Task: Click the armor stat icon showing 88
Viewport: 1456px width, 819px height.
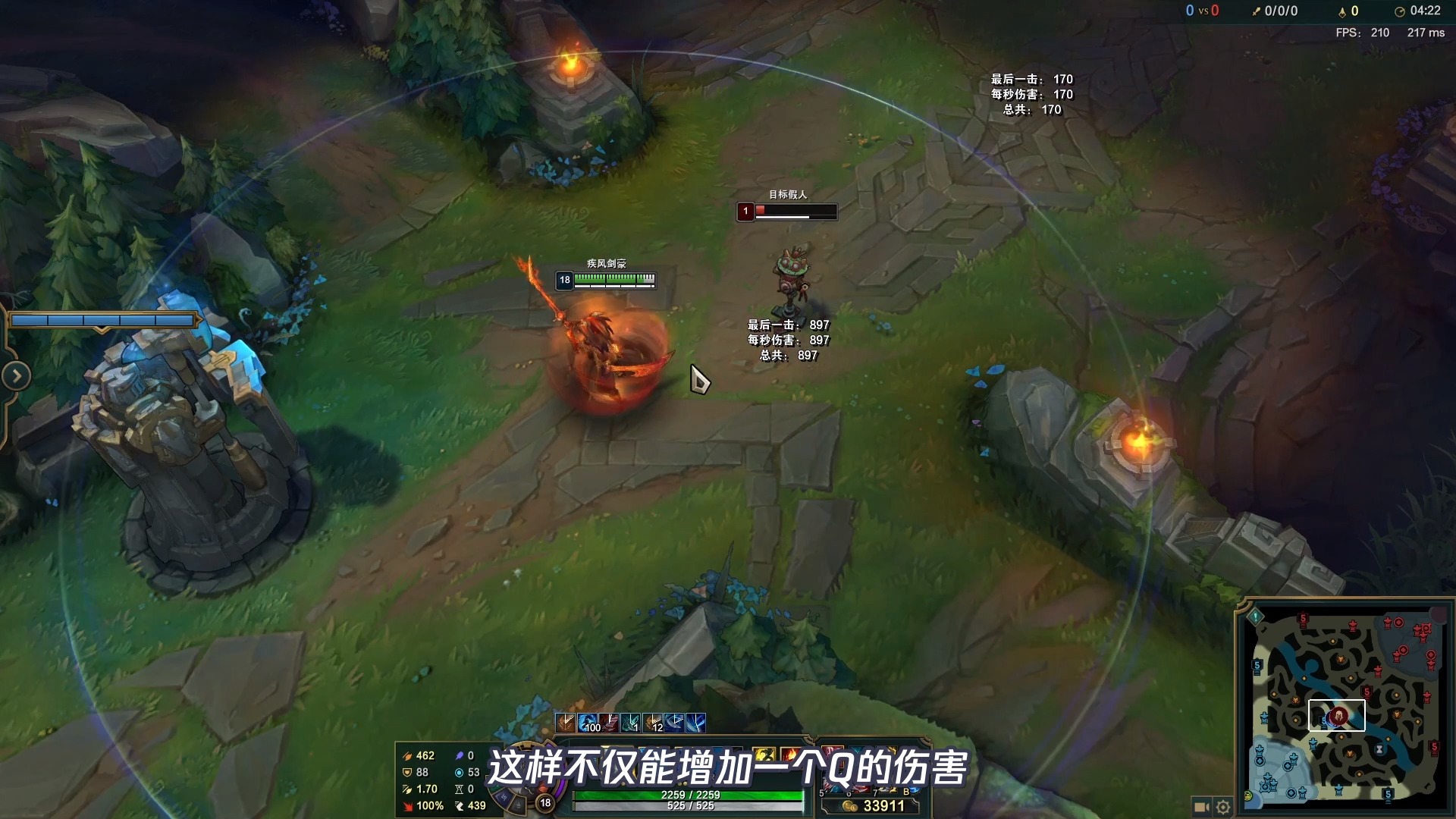Action: pyautogui.click(x=407, y=773)
